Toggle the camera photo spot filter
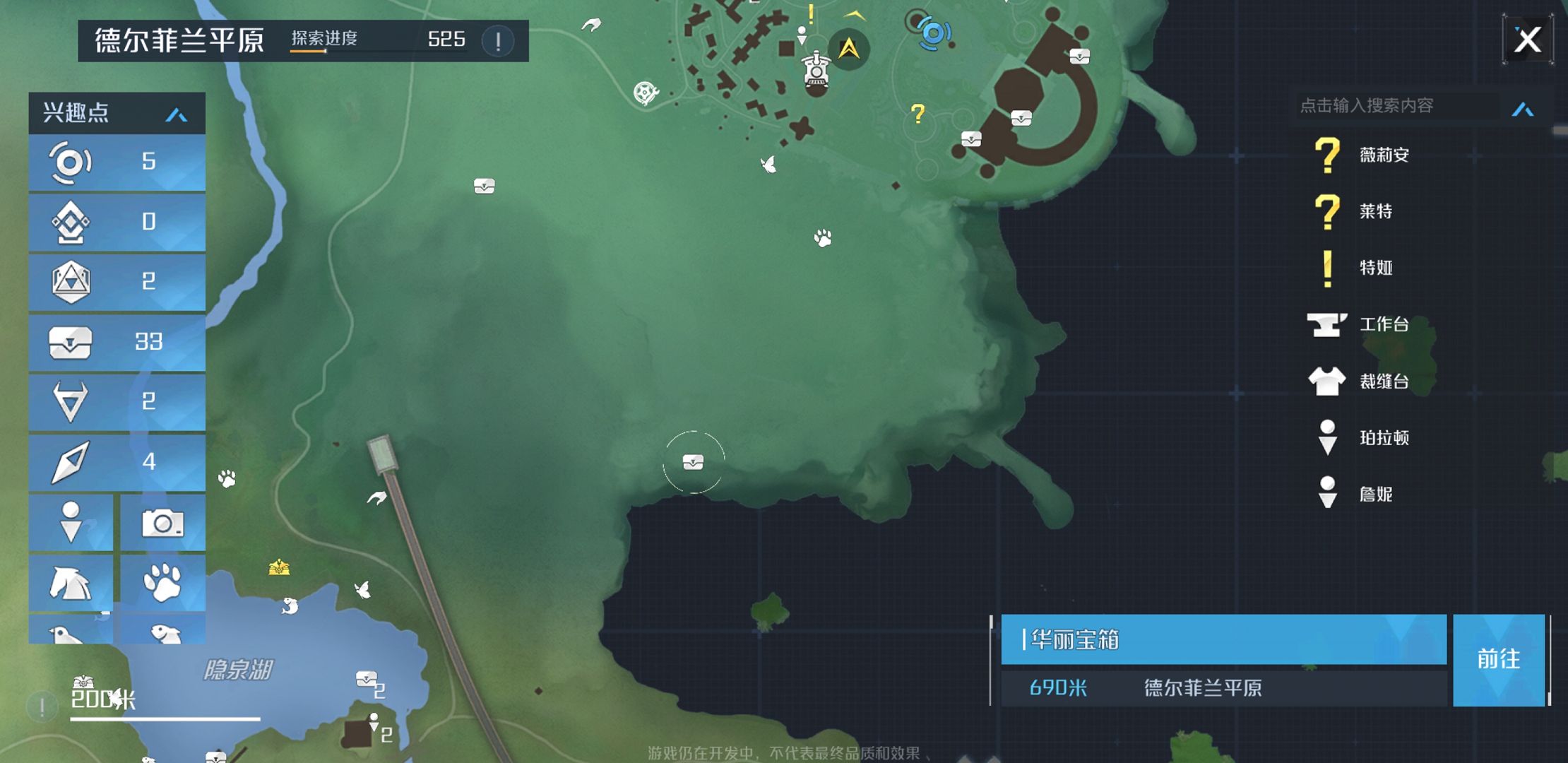This screenshot has height=763, width=1568. click(x=163, y=524)
